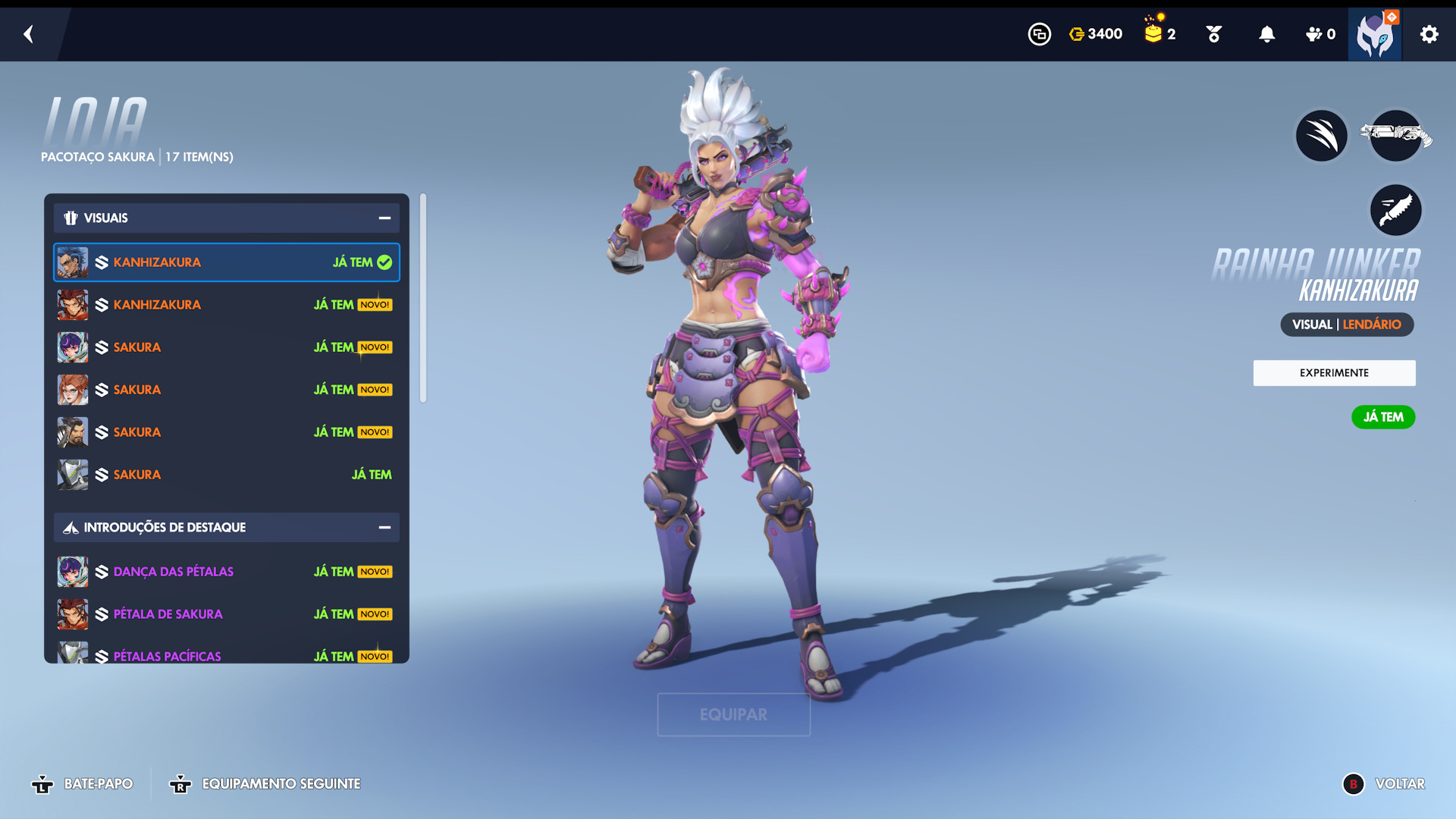The image size is (1456, 819).
Task: Select the Sakura skin with Genji portrait
Action: 226,475
